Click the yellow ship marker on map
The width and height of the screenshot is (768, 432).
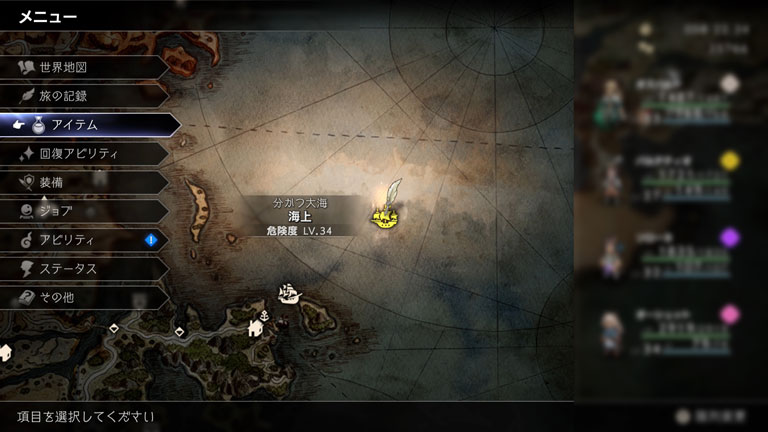385,215
